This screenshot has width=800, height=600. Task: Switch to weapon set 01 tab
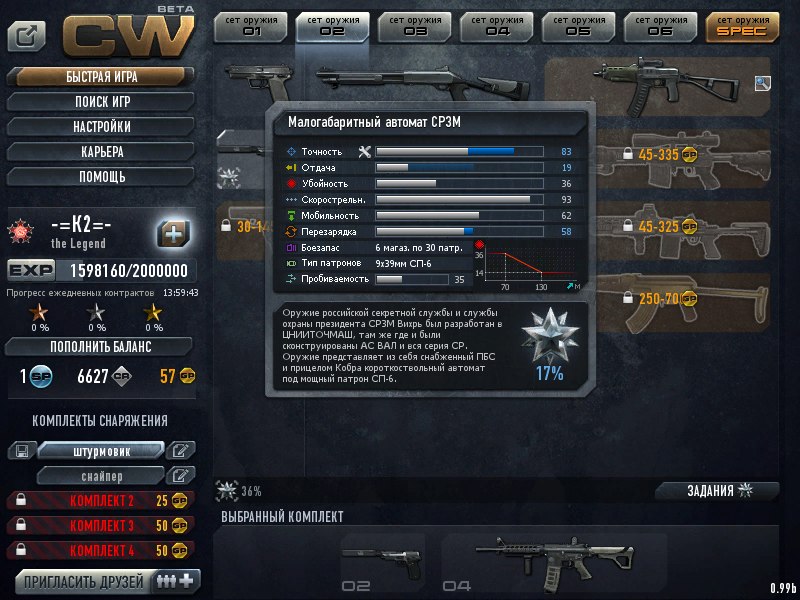pos(250,26)
